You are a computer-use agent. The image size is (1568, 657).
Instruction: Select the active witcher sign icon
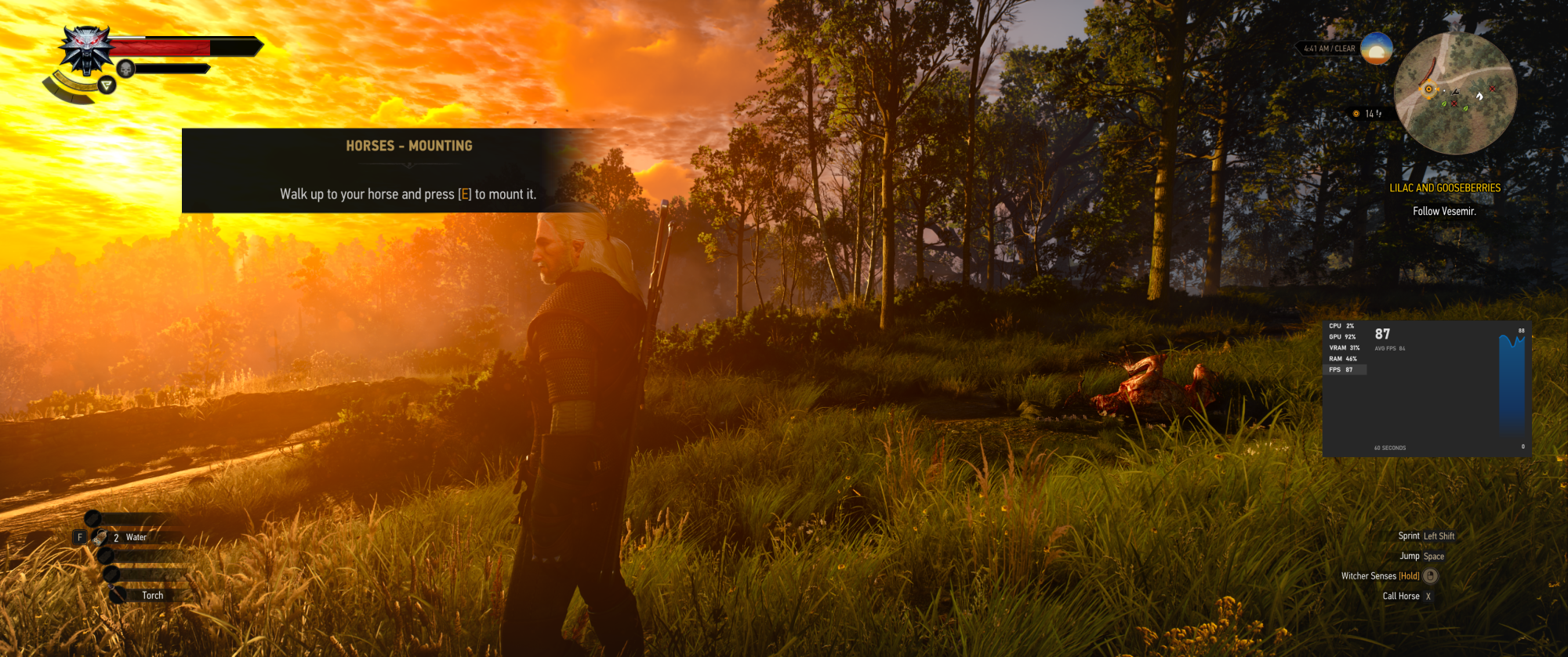point(107,85)
